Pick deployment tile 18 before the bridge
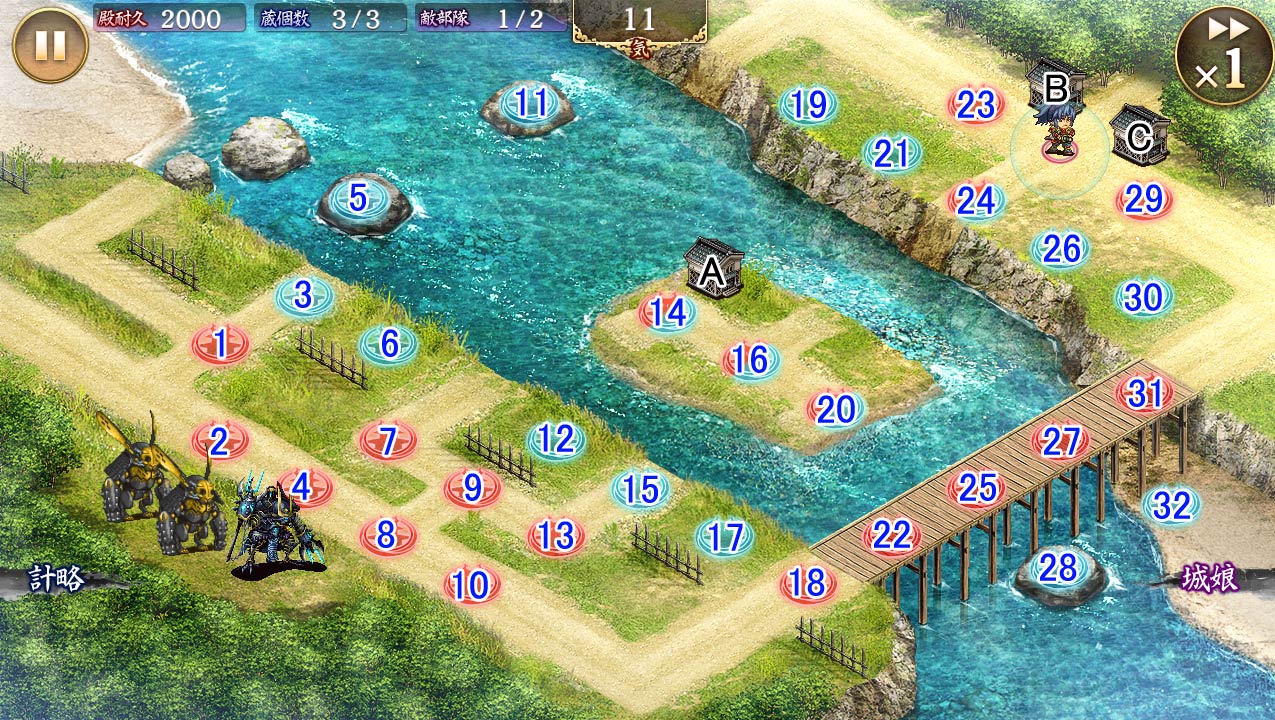 pos(808,583)
